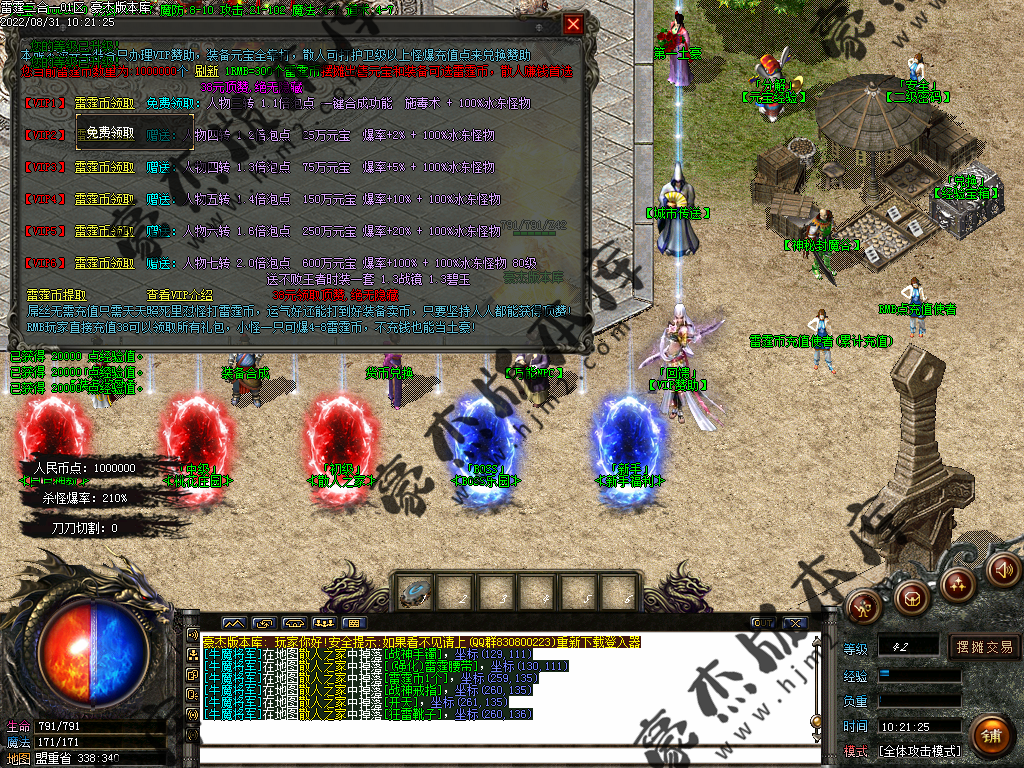
Task: Click the 刷新 refresh link
Action: click(x=206, y=72)
